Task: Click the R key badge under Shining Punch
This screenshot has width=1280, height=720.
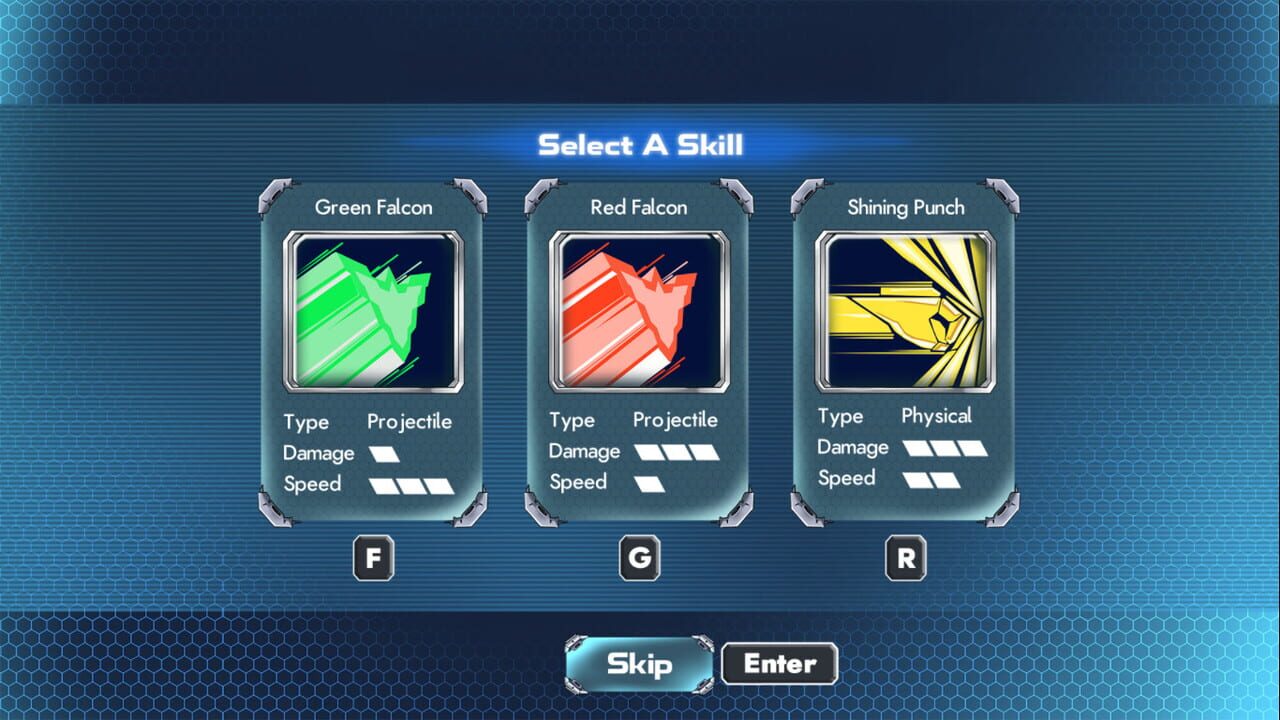Action: point(905,558)
